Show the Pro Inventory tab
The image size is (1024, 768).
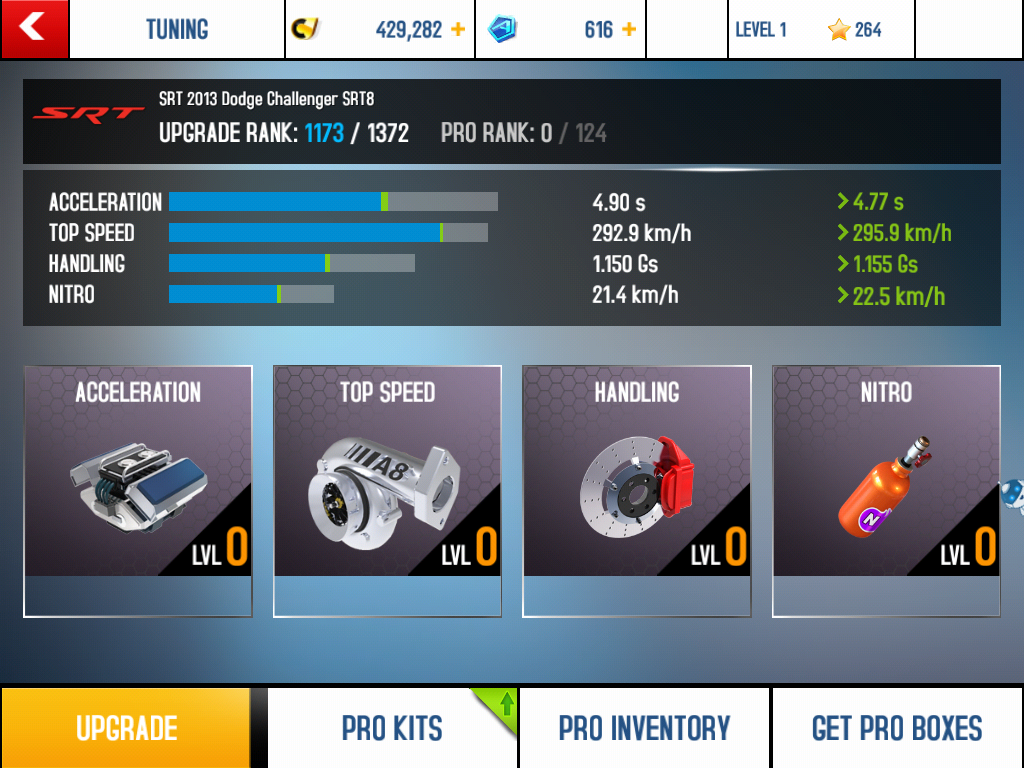click(x=644, y=728)
